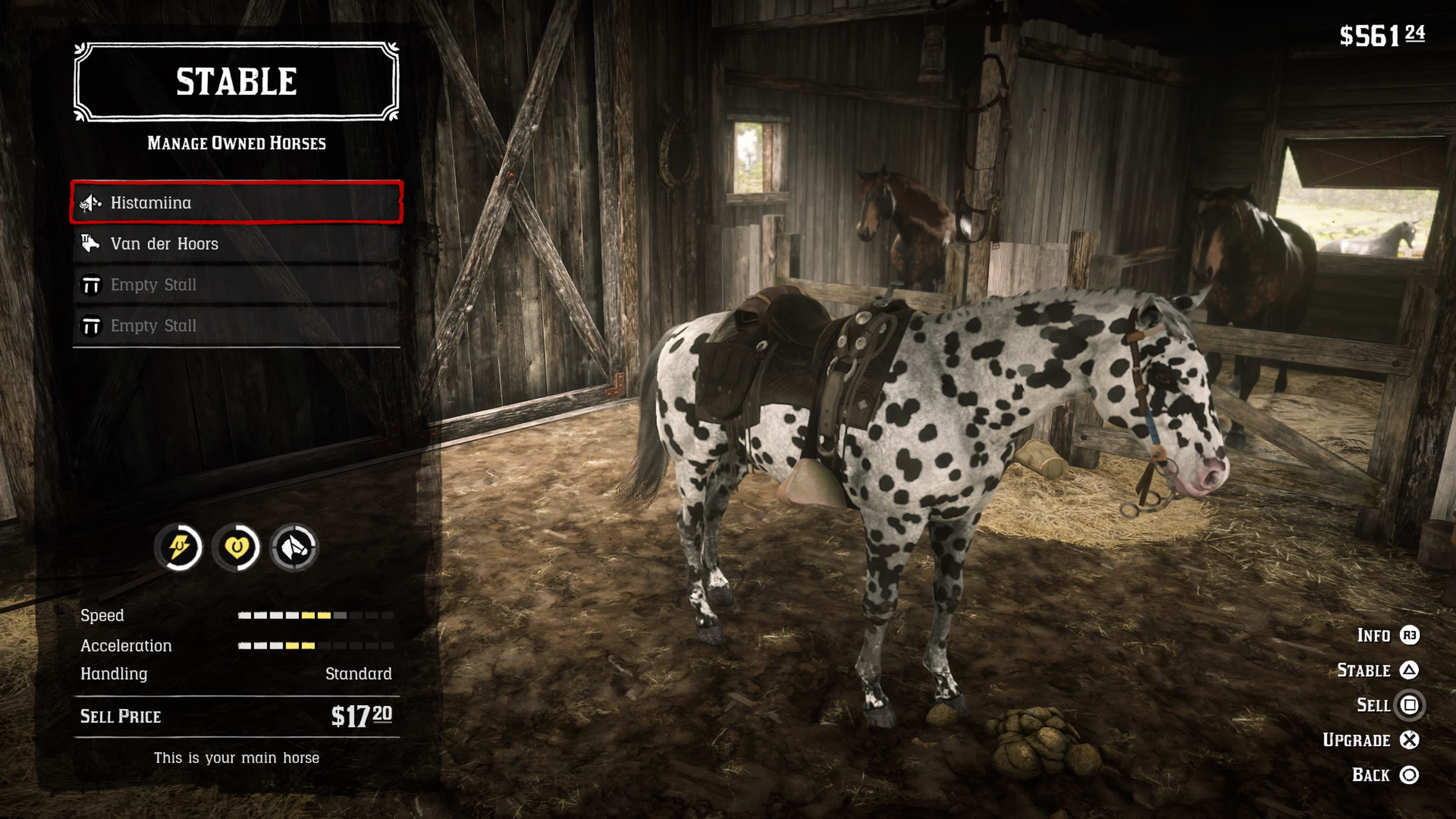
Task: Click the Sell action label
Action: point(1374,705)
